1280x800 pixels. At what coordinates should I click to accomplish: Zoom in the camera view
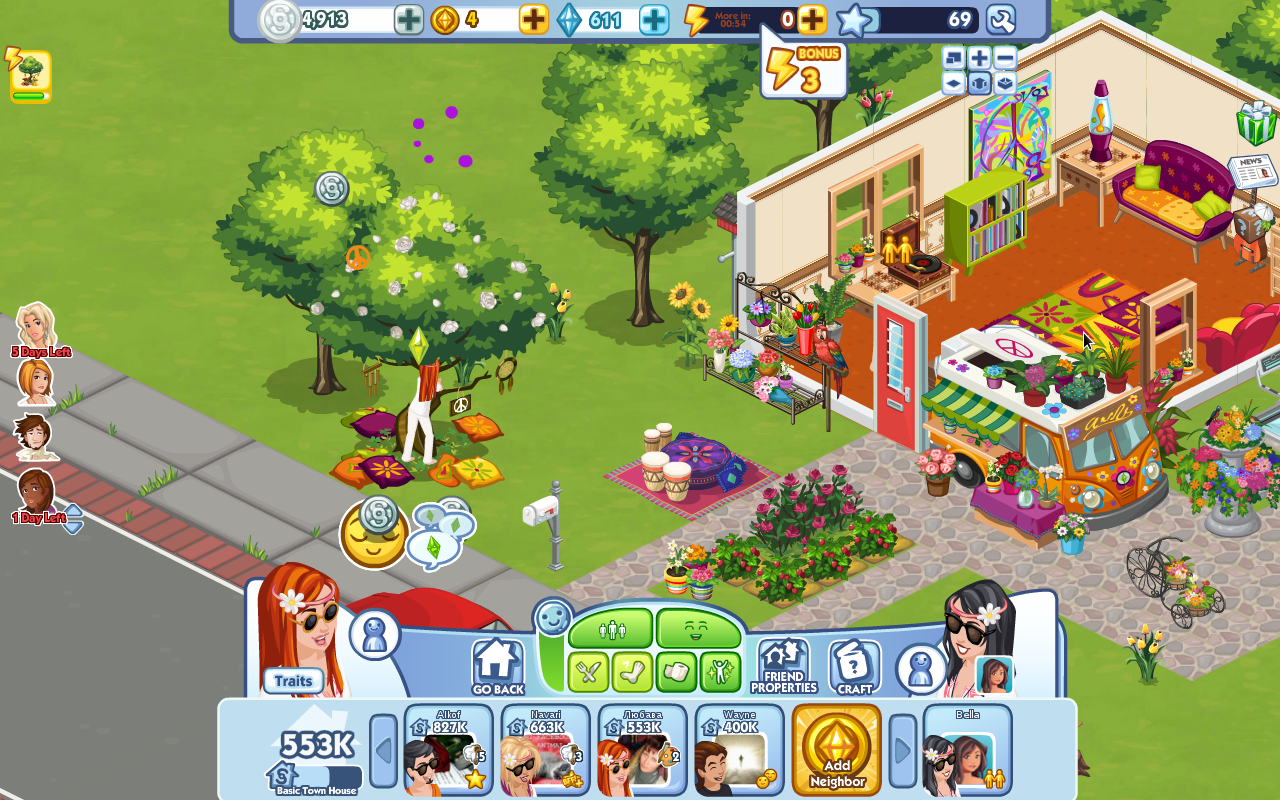click(x=980, y=58)
